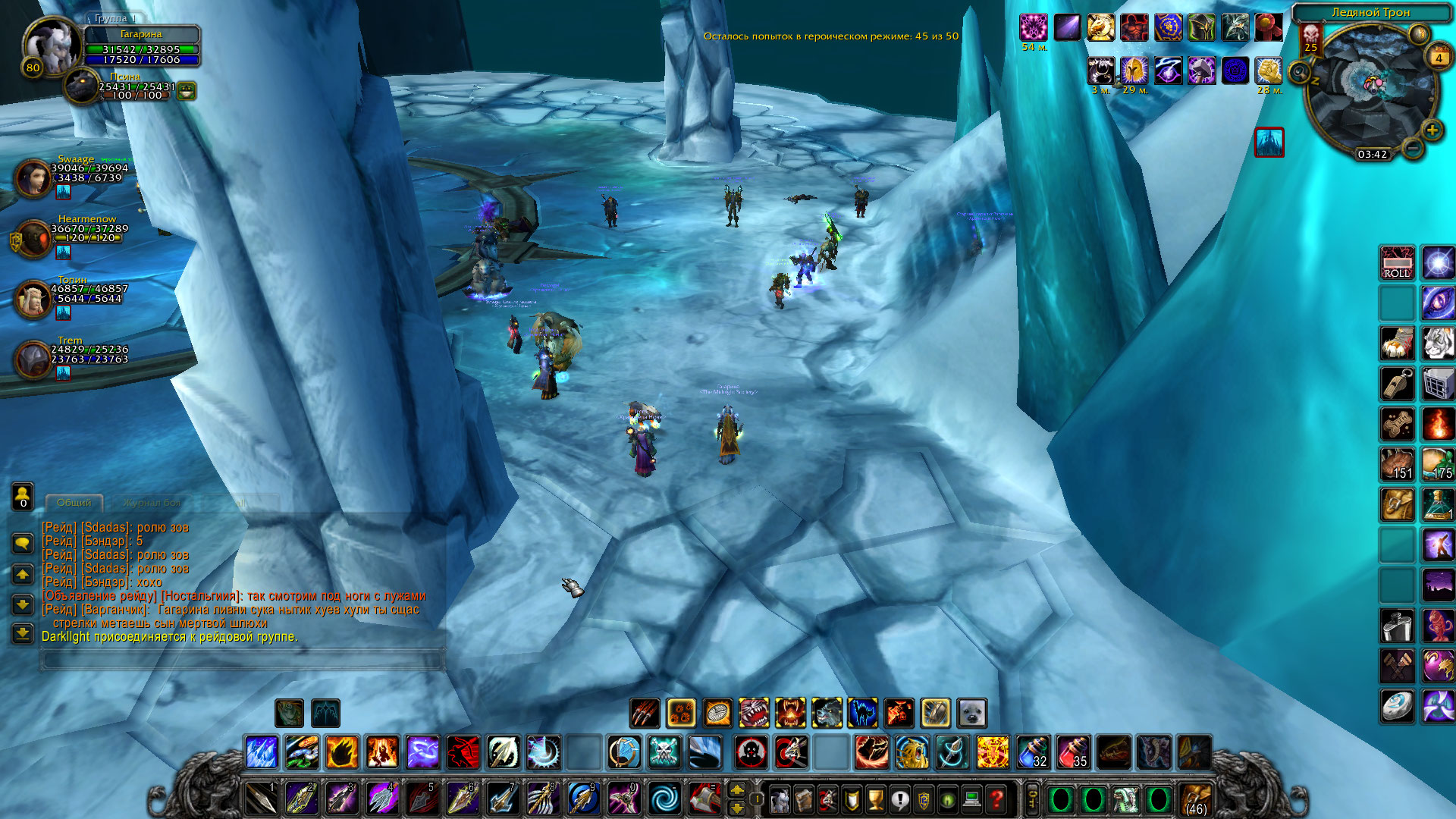
Task: Use the blue mana potion stack of 32
Action: coord(1033,752)
